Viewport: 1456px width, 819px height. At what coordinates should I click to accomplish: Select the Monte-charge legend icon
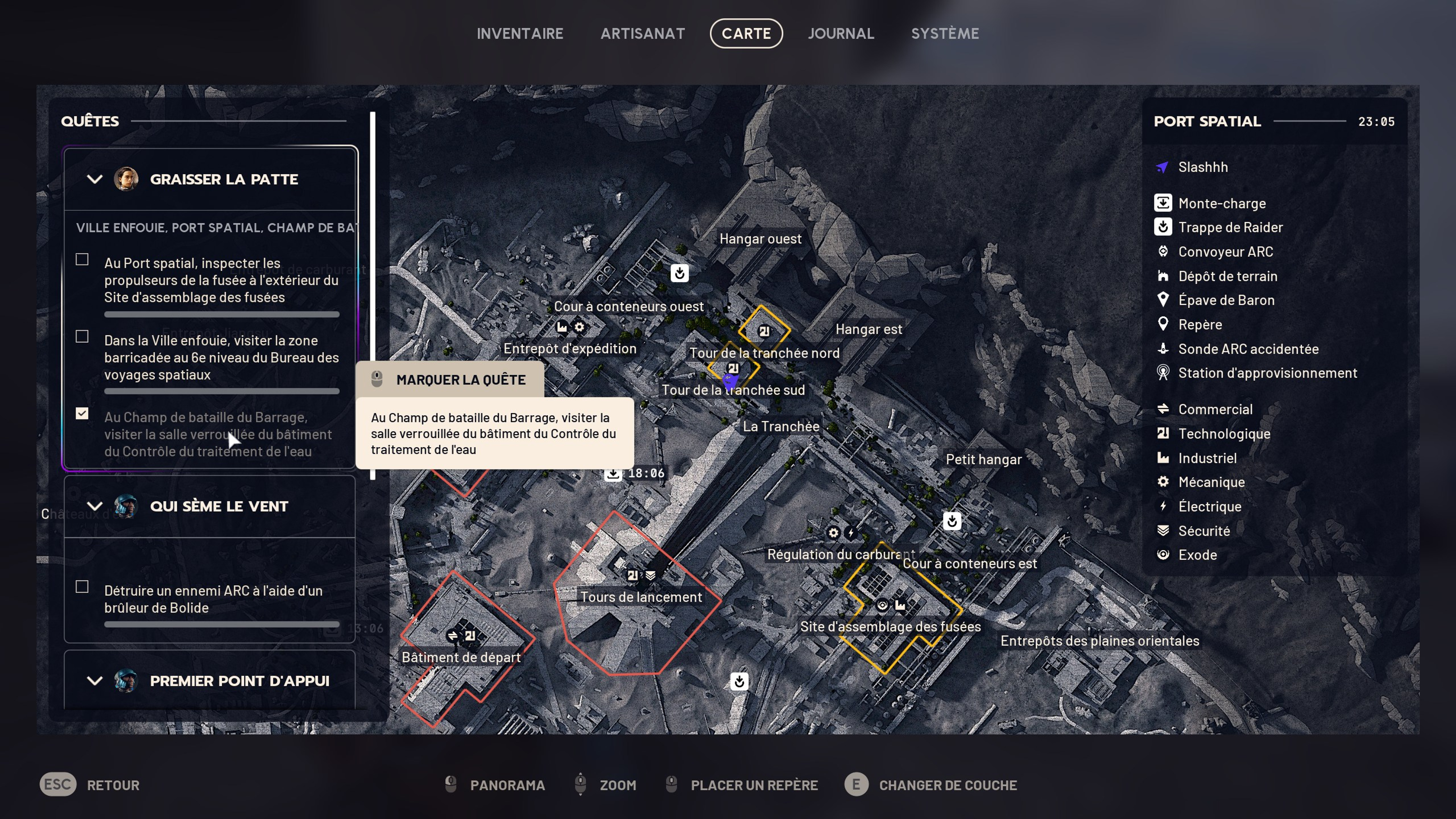coord(1163,203)
